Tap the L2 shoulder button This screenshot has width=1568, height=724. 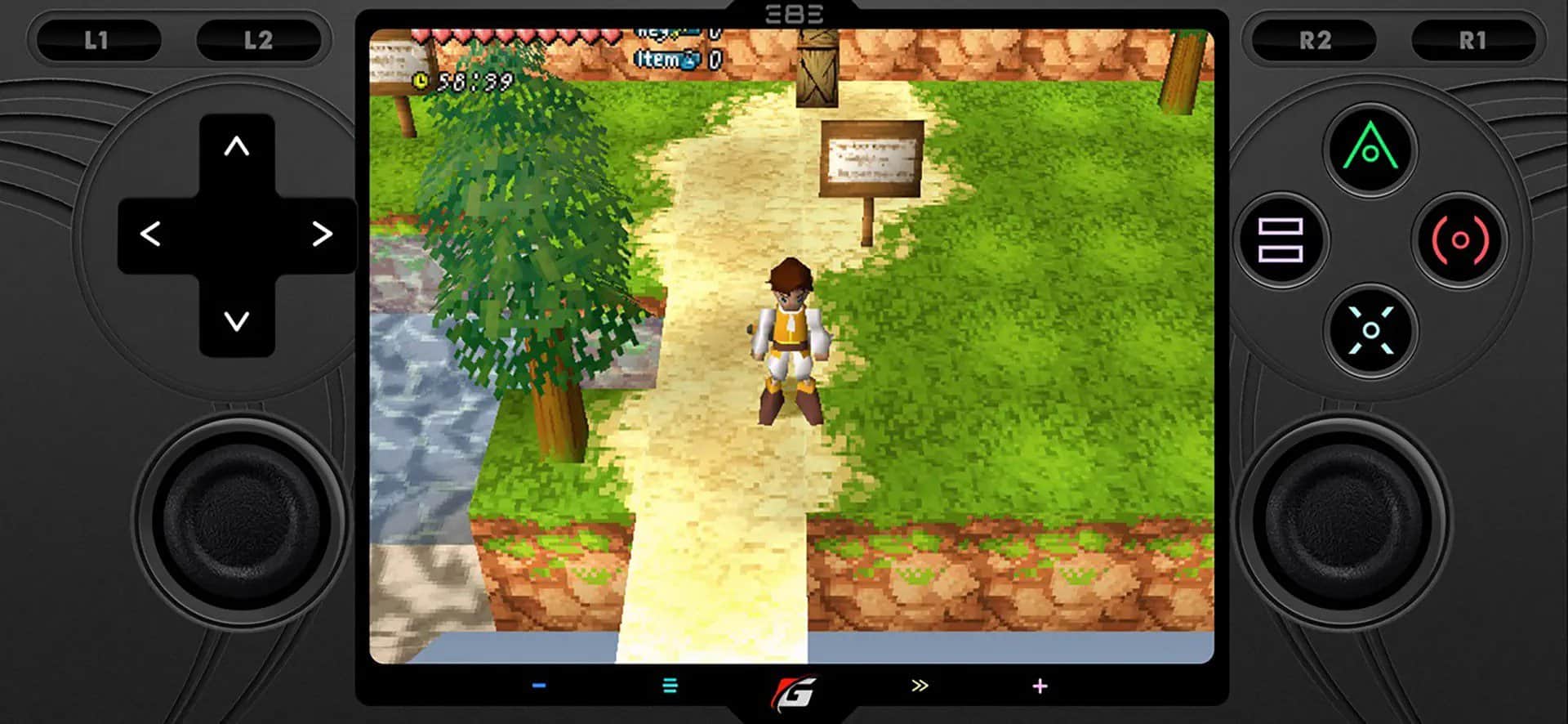coord(258,40)
